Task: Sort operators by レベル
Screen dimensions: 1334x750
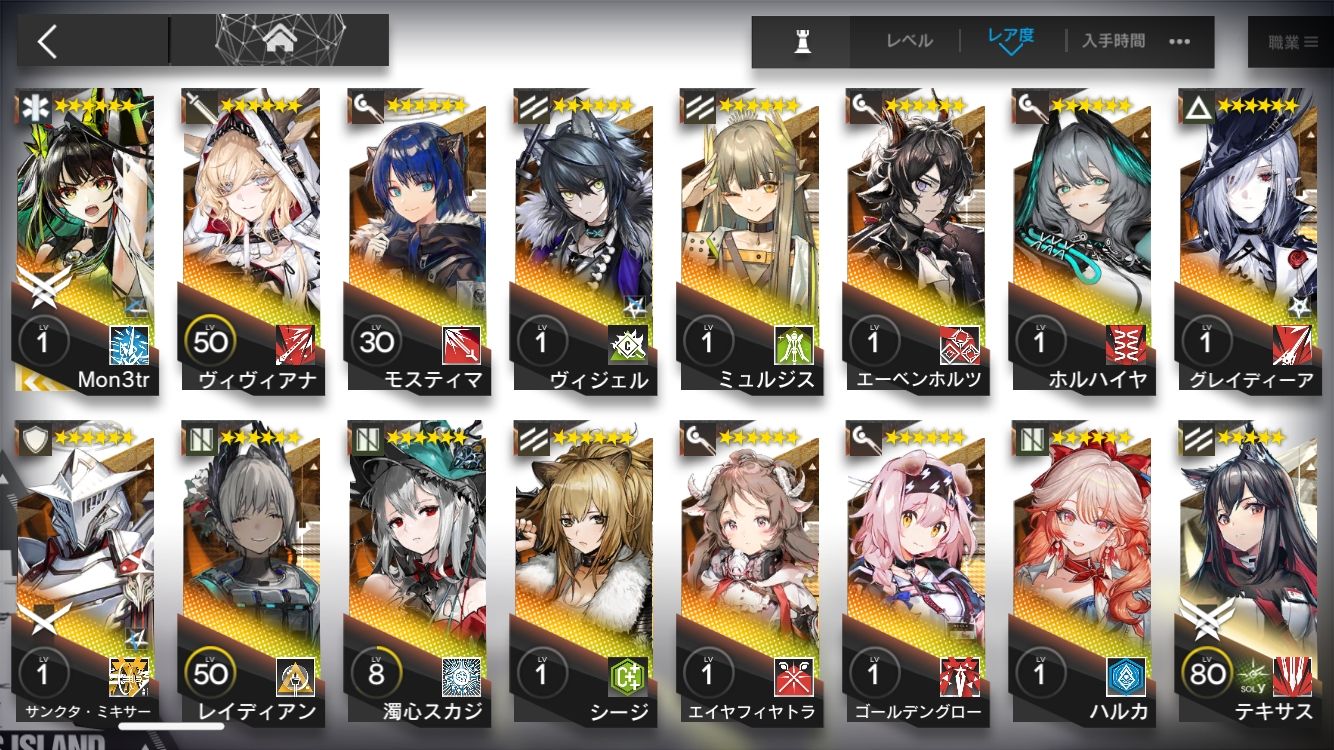Action: [x=909, y=41]
